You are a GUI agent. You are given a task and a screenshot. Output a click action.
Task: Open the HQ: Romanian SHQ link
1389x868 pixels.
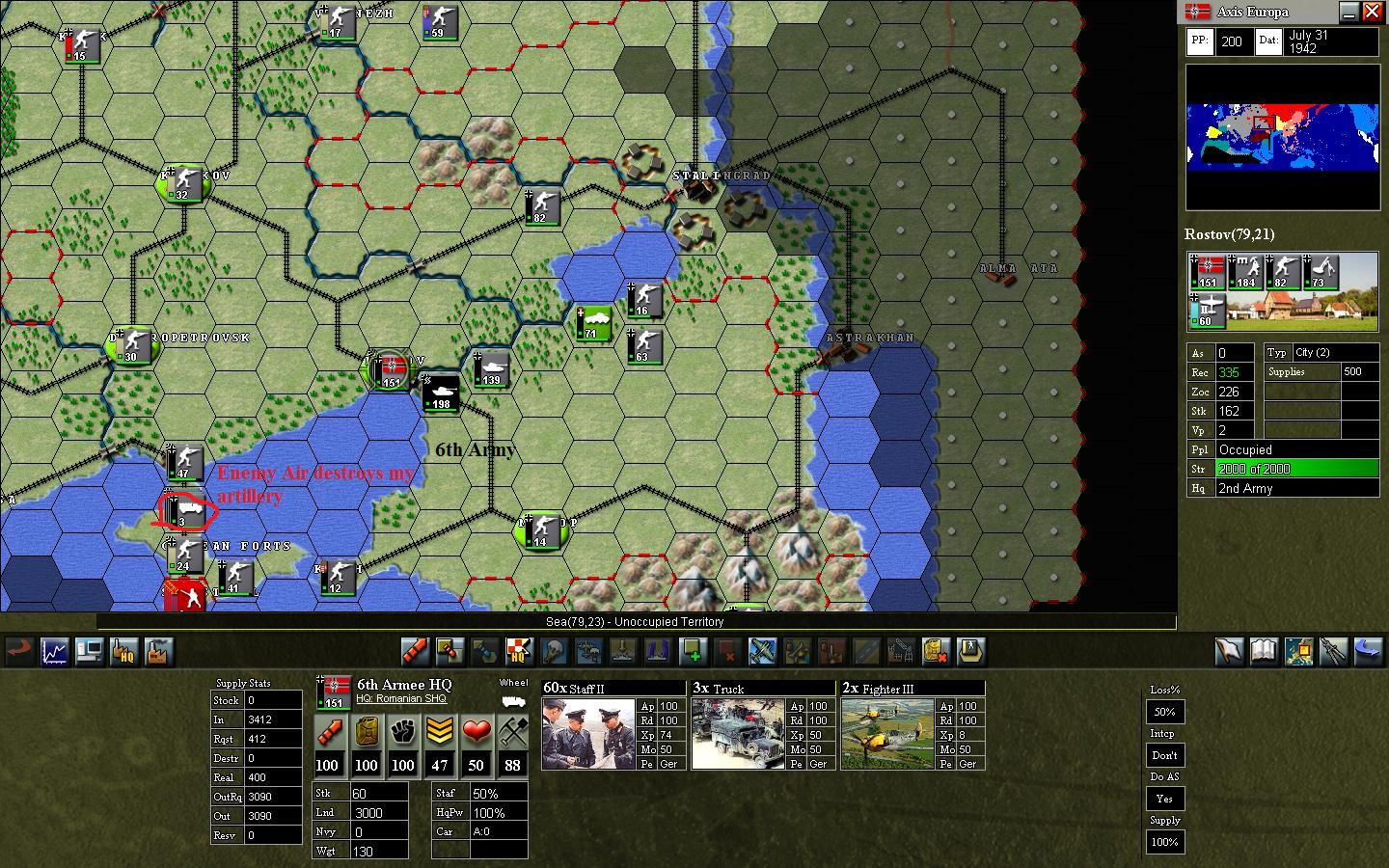point(403,697)
